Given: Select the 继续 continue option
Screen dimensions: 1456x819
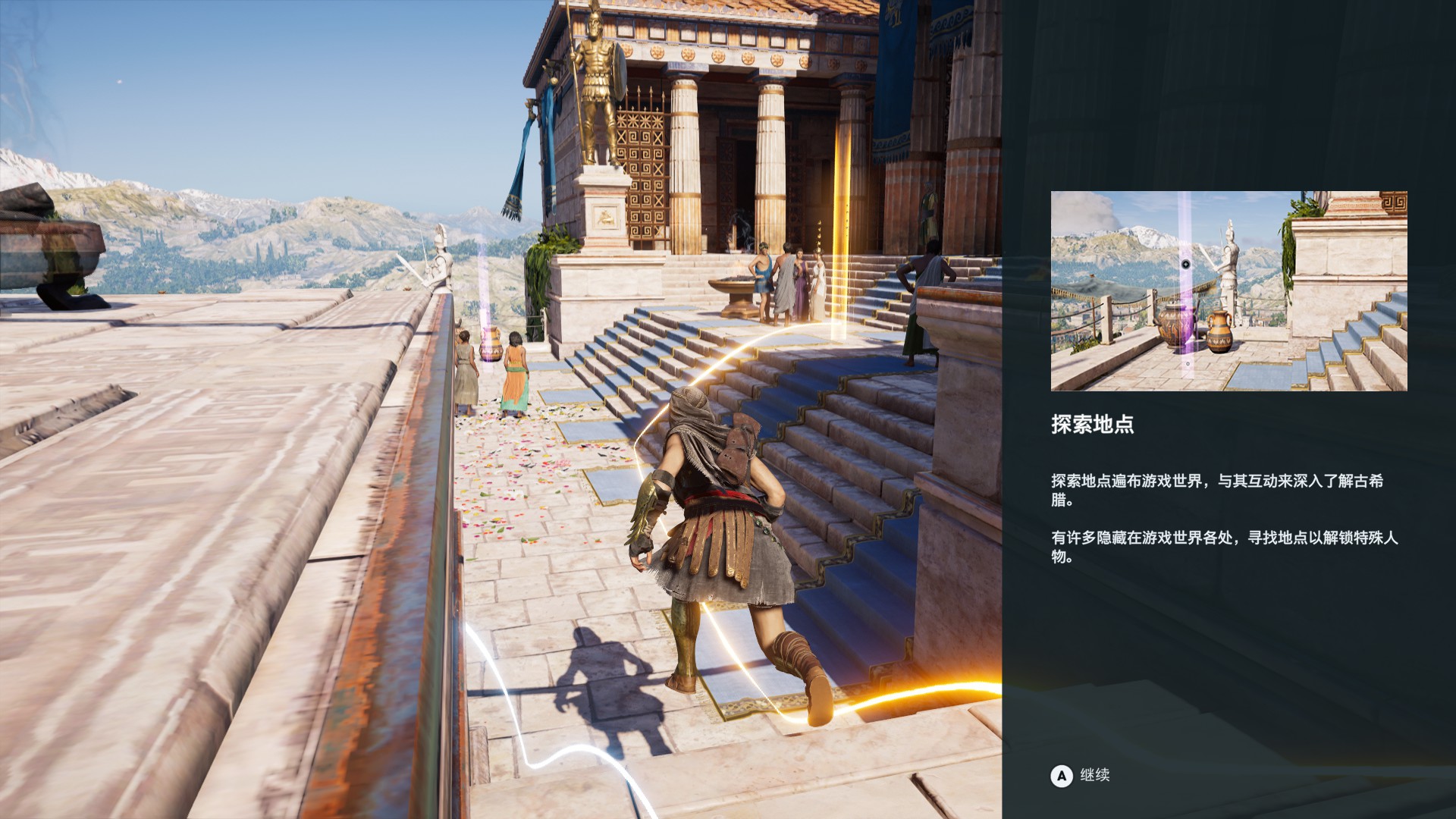Looking at the screenshot, I should pos(1081,775).
